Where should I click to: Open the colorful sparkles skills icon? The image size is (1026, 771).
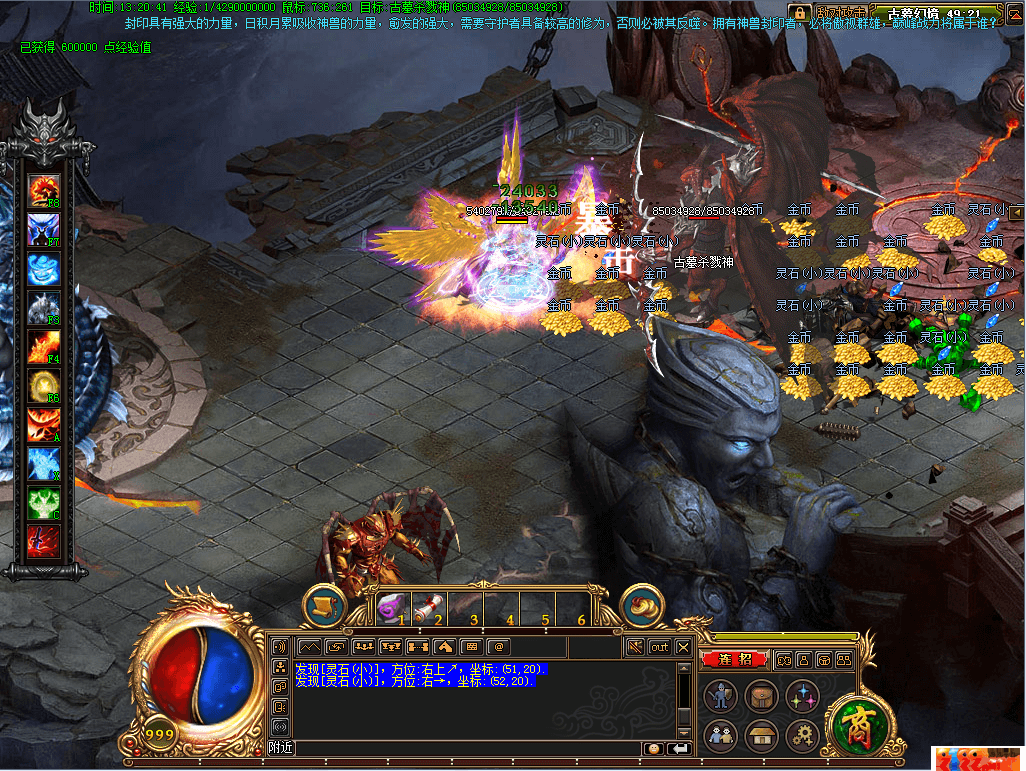click(802, 696)
